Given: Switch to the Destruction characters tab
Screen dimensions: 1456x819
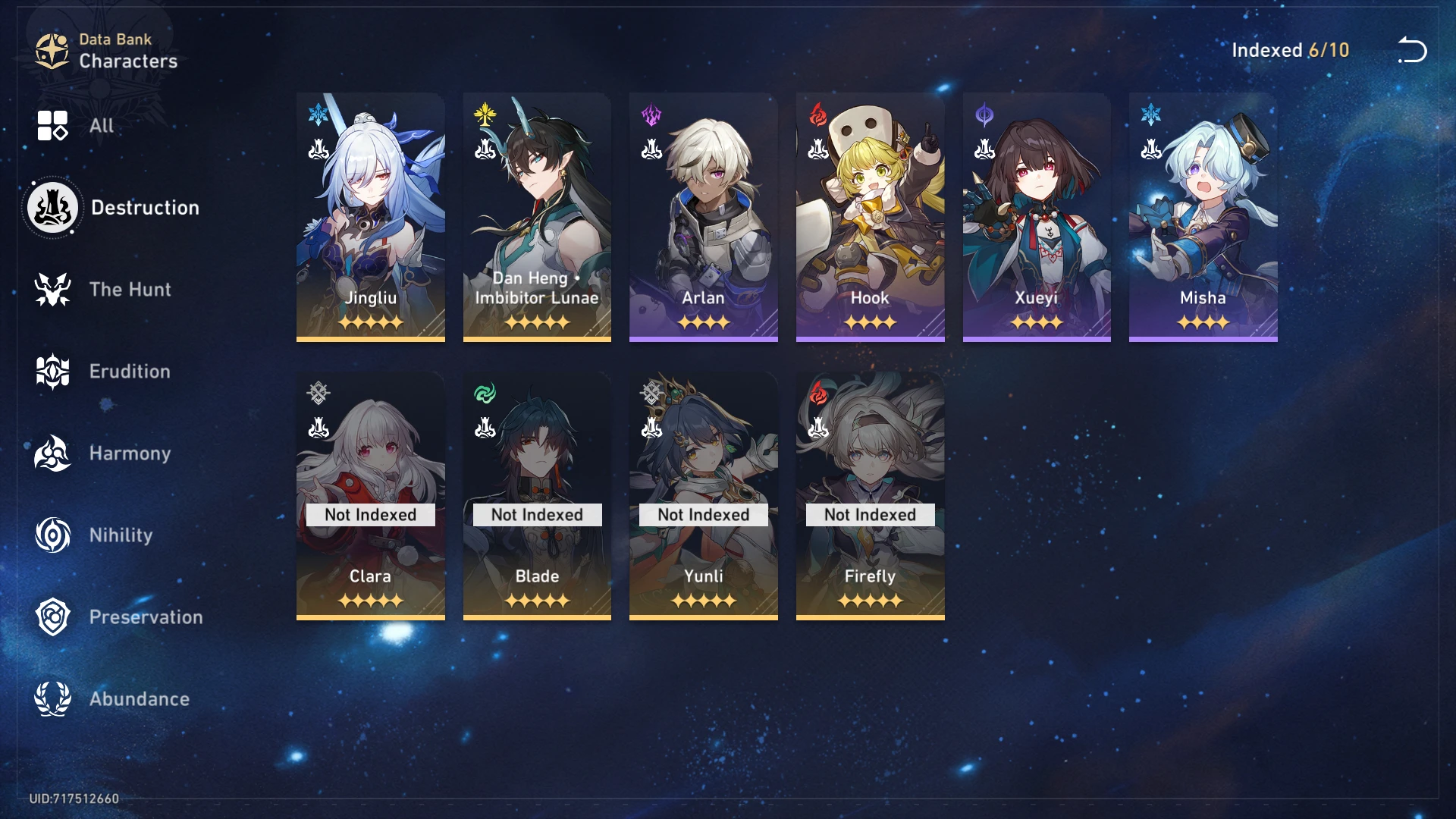Looking at the screenshot, I should pyautogui.click(x=145, y=207).
